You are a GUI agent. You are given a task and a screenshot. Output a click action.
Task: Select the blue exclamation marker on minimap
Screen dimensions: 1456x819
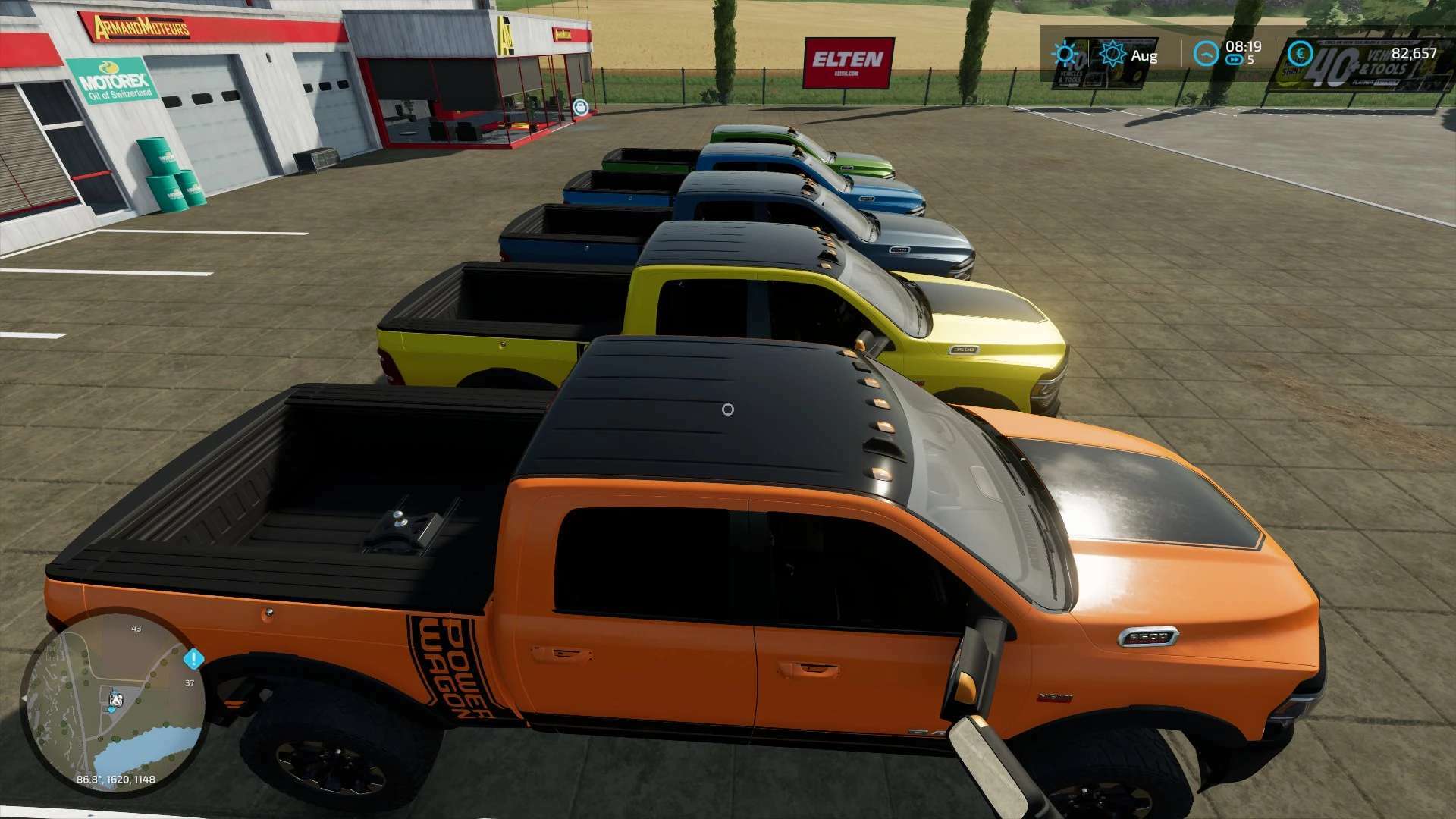(x=194, y=658)
